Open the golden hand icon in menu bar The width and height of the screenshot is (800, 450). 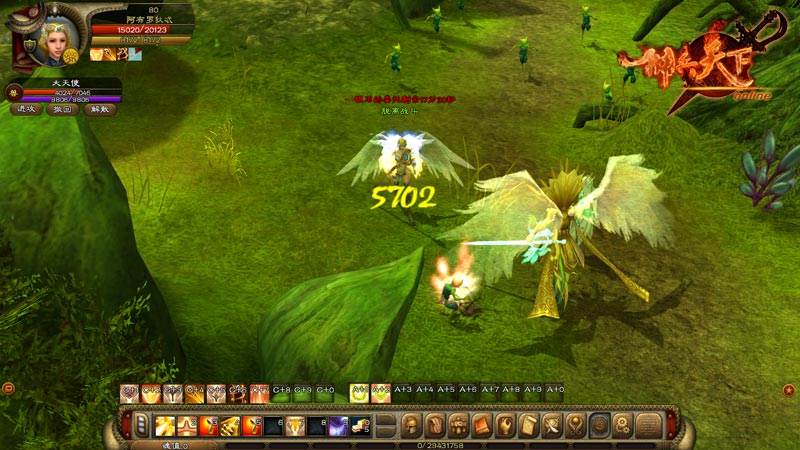506,426
